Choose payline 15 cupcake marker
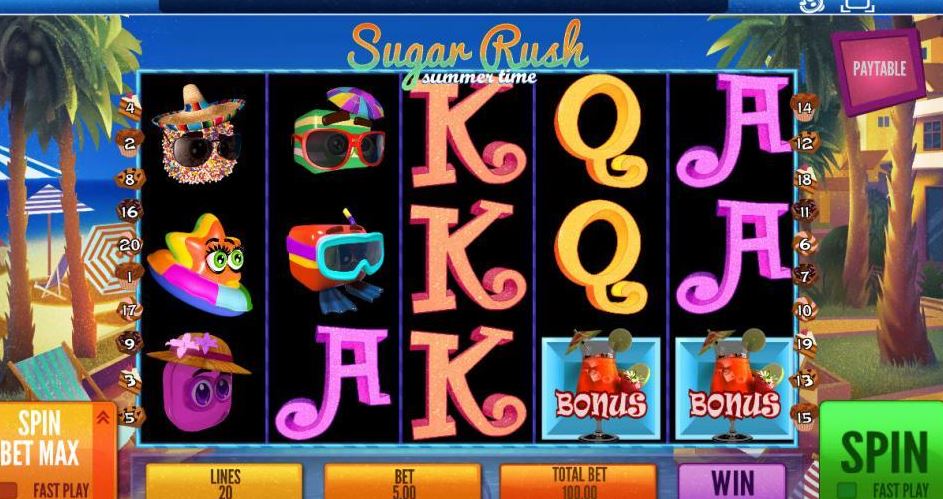 (805, 412)
